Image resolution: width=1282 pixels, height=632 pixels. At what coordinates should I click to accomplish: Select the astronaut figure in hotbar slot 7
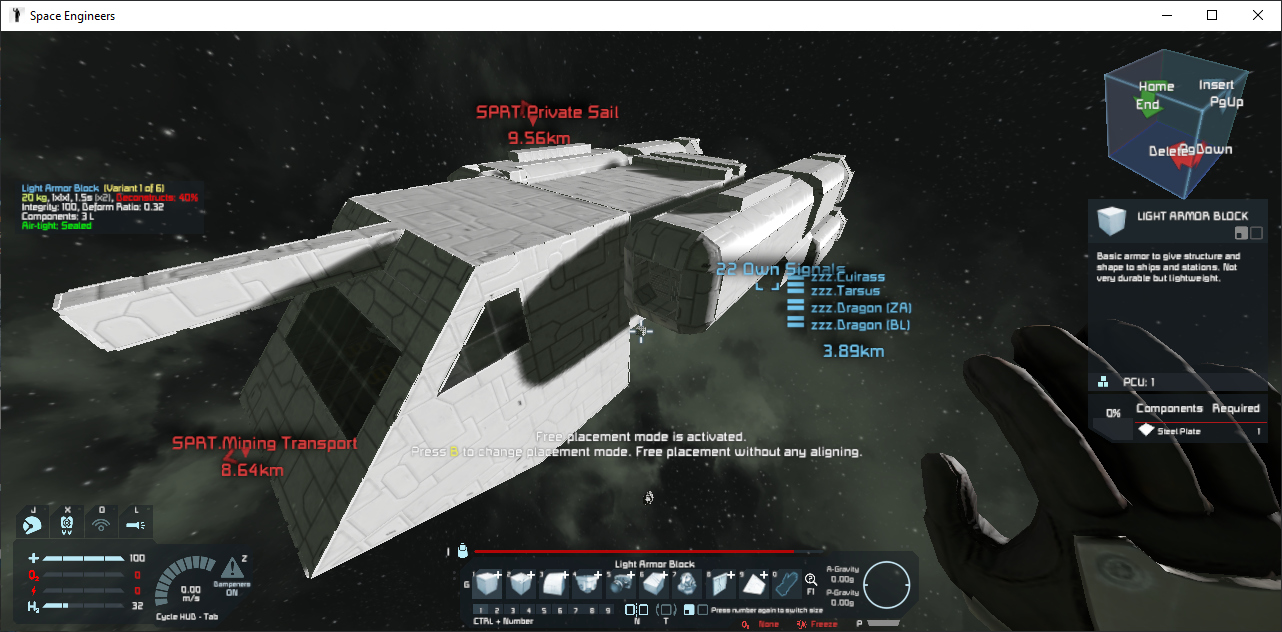pos(689,583)
